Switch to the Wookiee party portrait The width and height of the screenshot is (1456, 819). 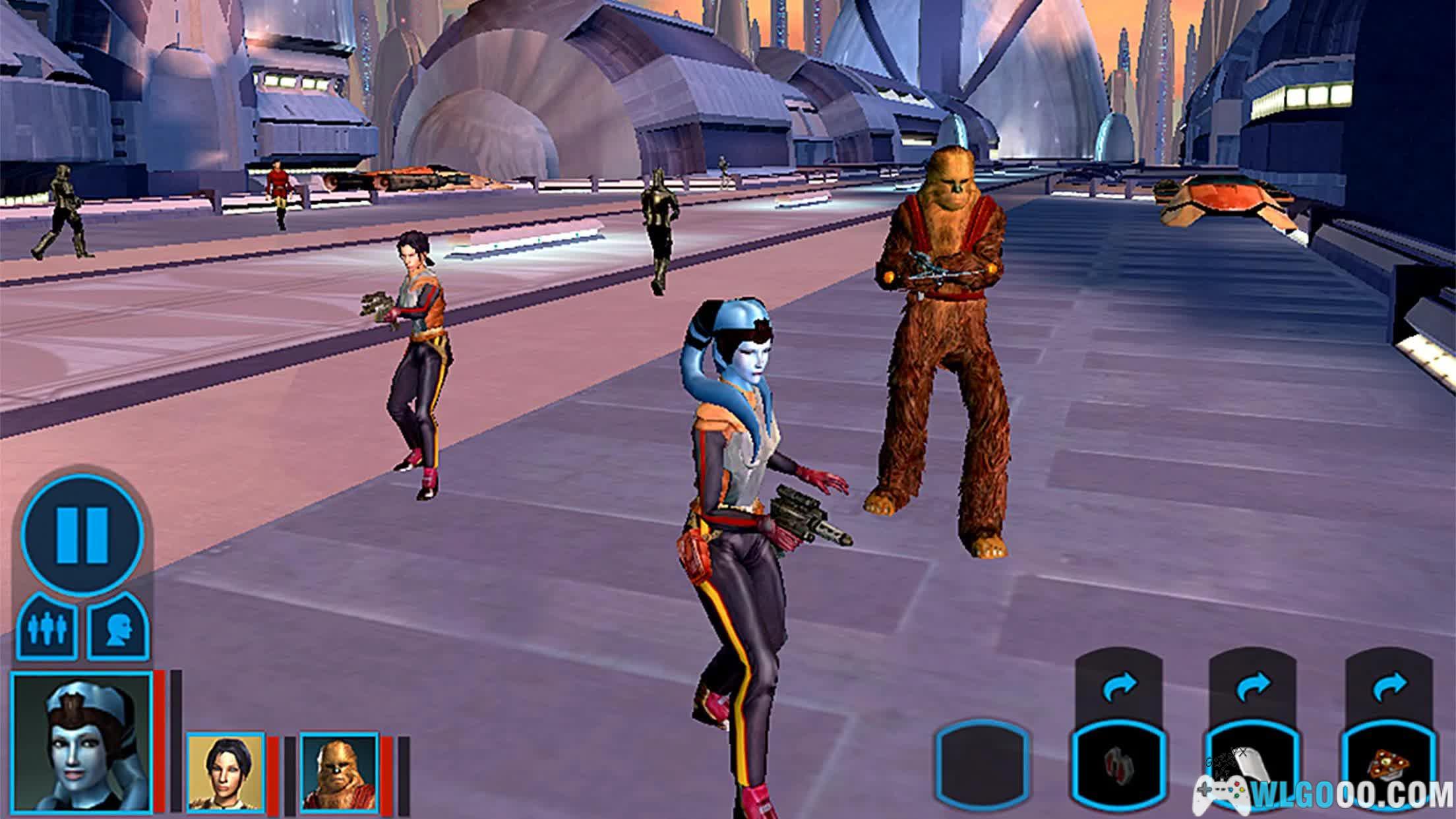pyautogui.click(x=340, y=772)
